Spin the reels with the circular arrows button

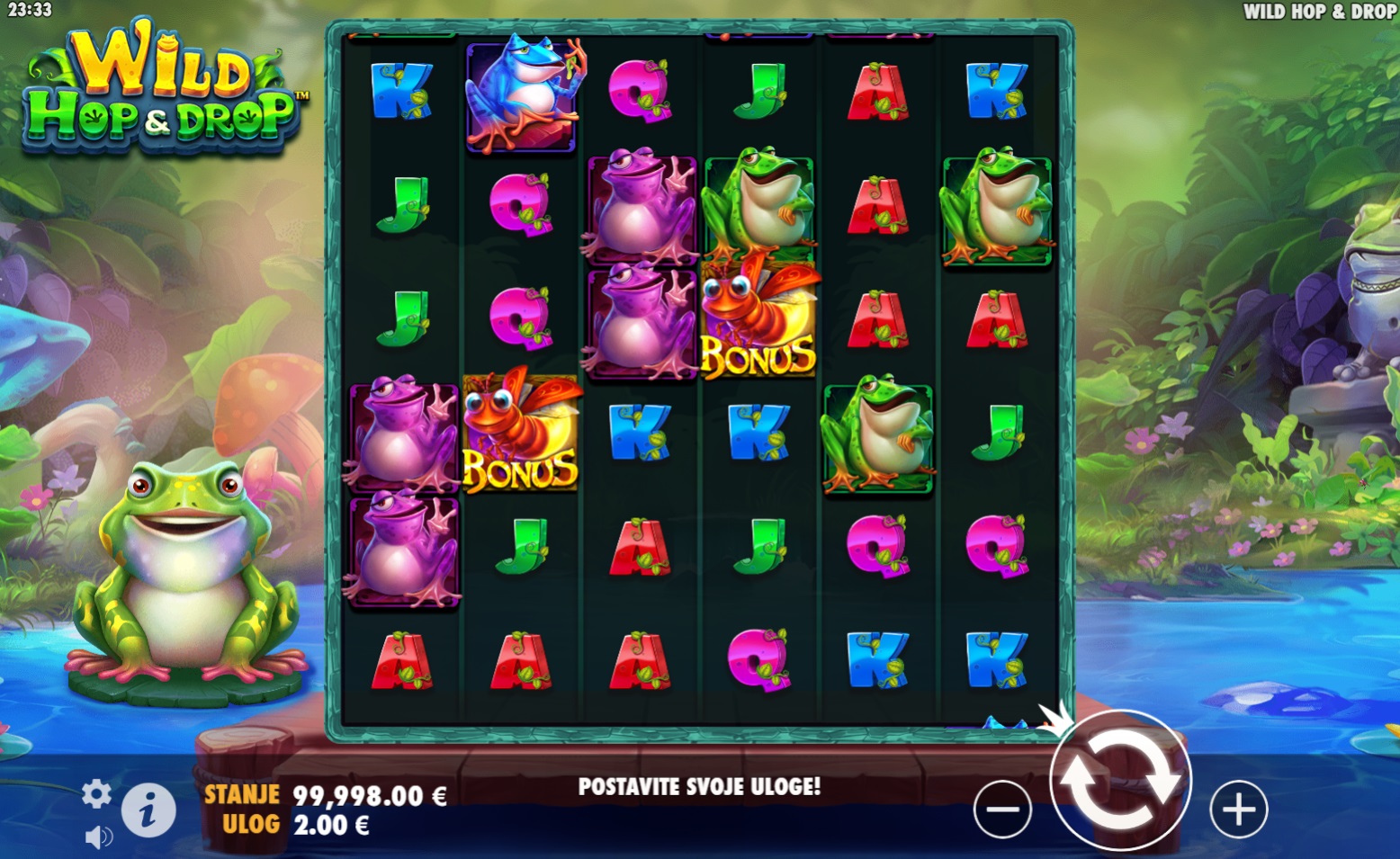coord(1120,781)
